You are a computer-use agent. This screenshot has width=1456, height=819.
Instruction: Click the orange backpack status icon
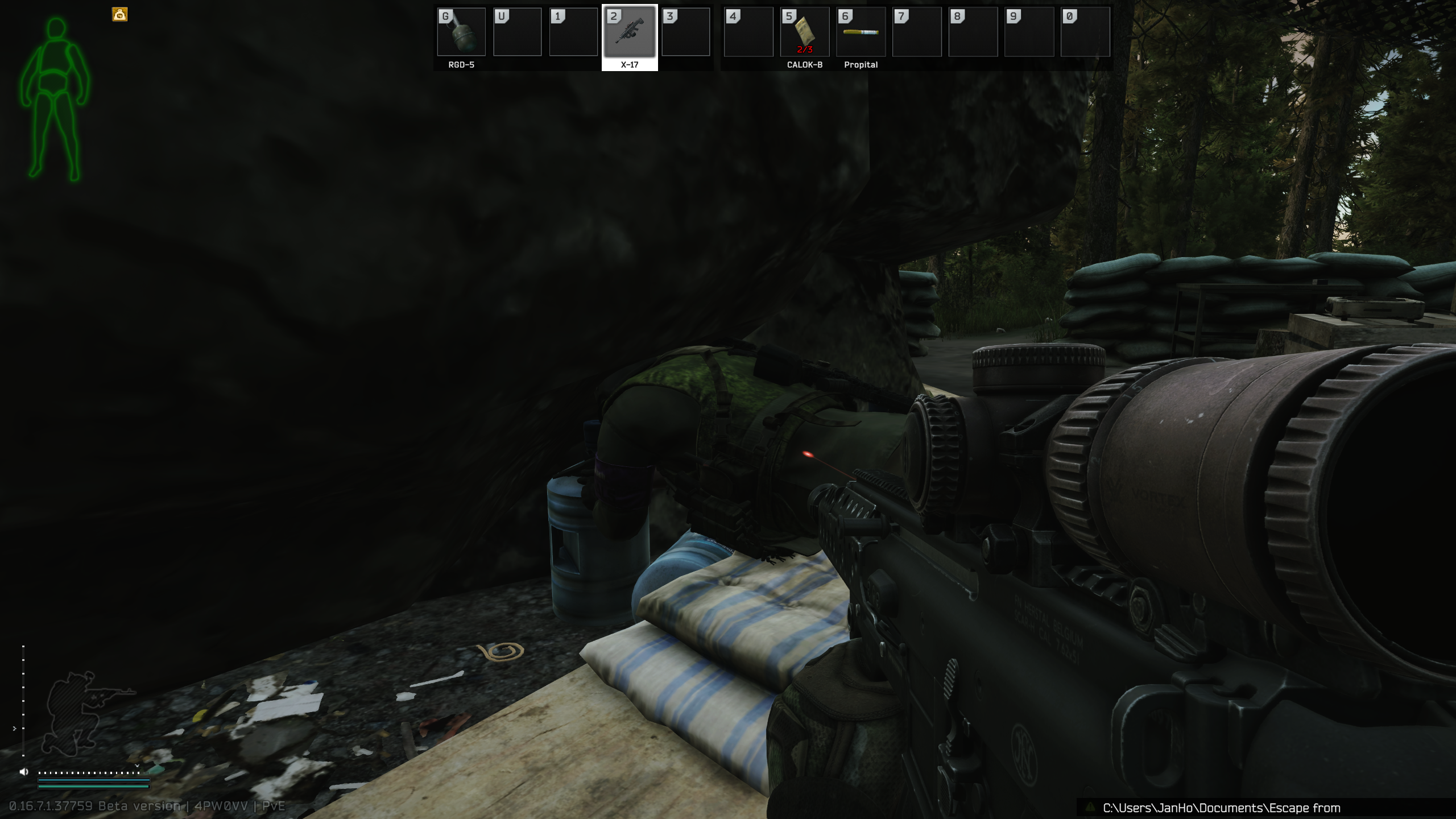tap(120, 15)
